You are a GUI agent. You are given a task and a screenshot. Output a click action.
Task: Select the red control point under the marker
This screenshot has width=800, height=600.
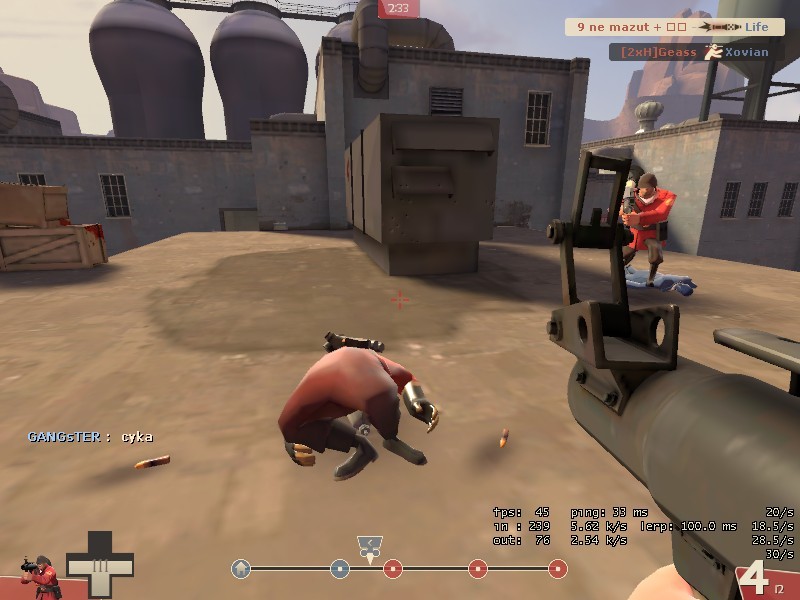(393, 569)
